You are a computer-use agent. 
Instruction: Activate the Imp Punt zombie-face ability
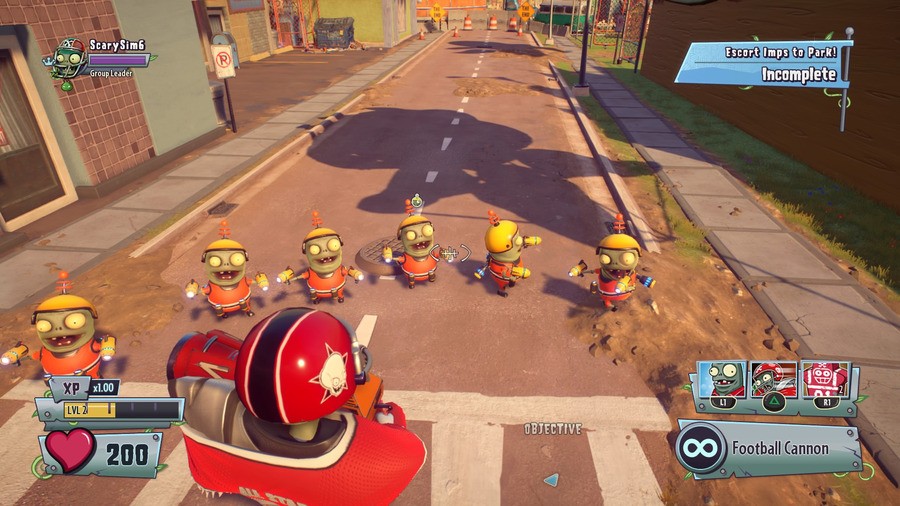[721, 380]
